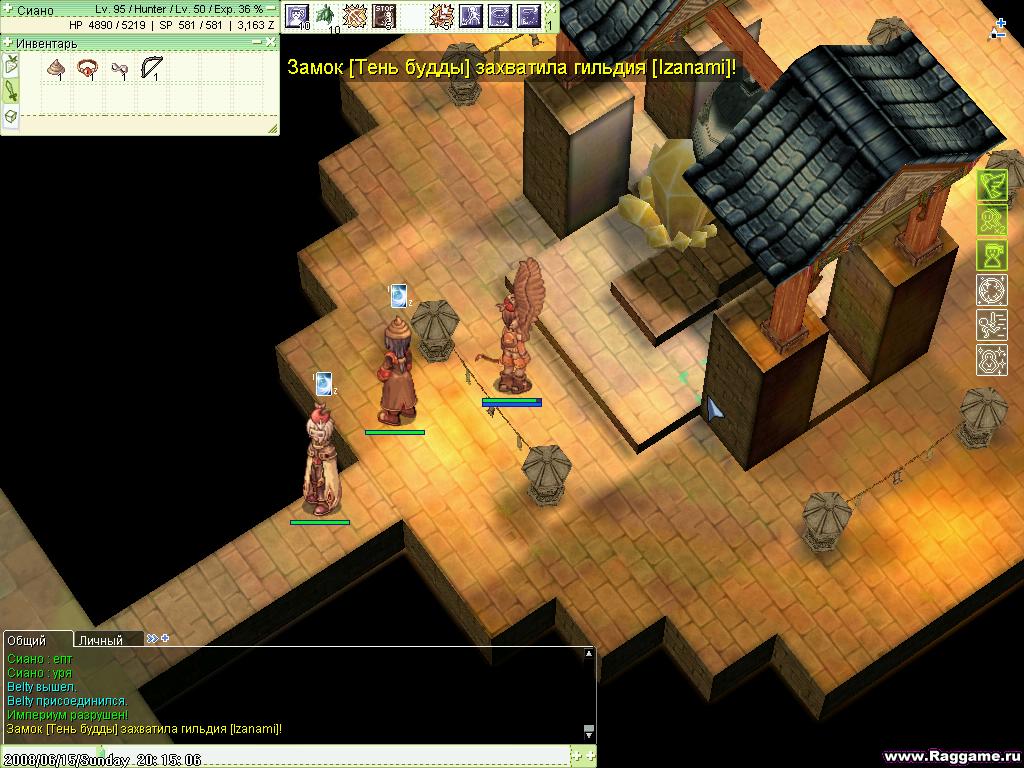Activate the first hotbar skill with portrait

click(x=297, y=15)
